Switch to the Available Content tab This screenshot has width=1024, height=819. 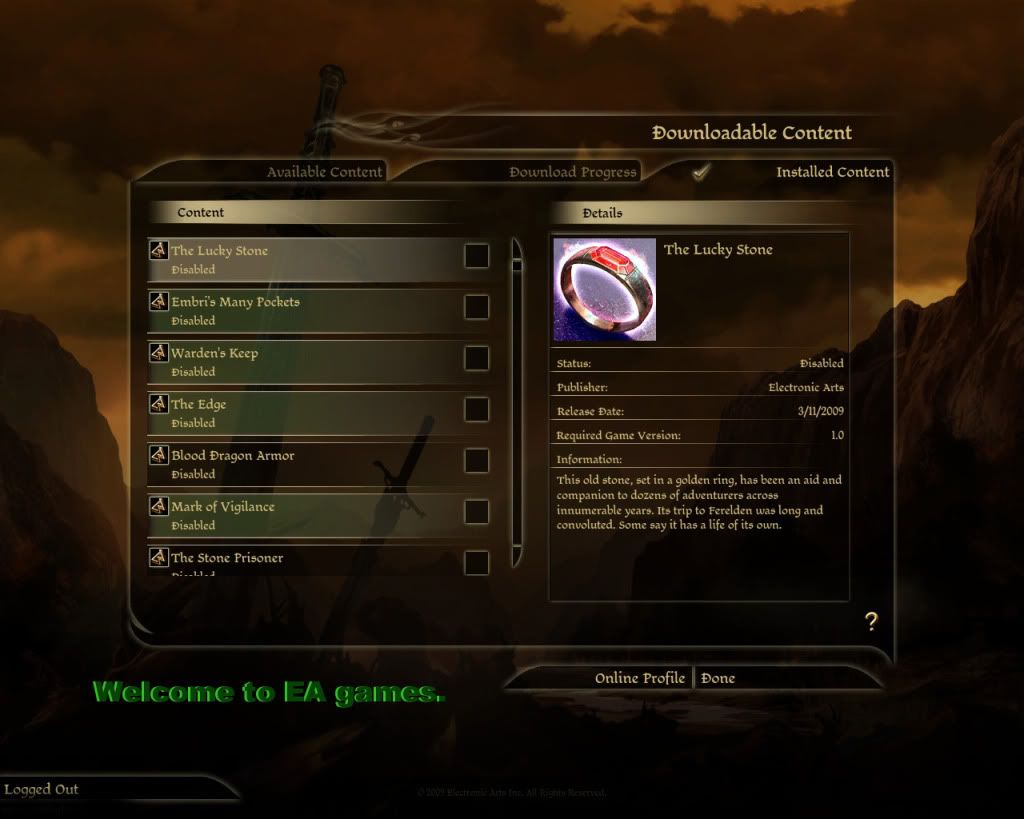coord(324,172)
